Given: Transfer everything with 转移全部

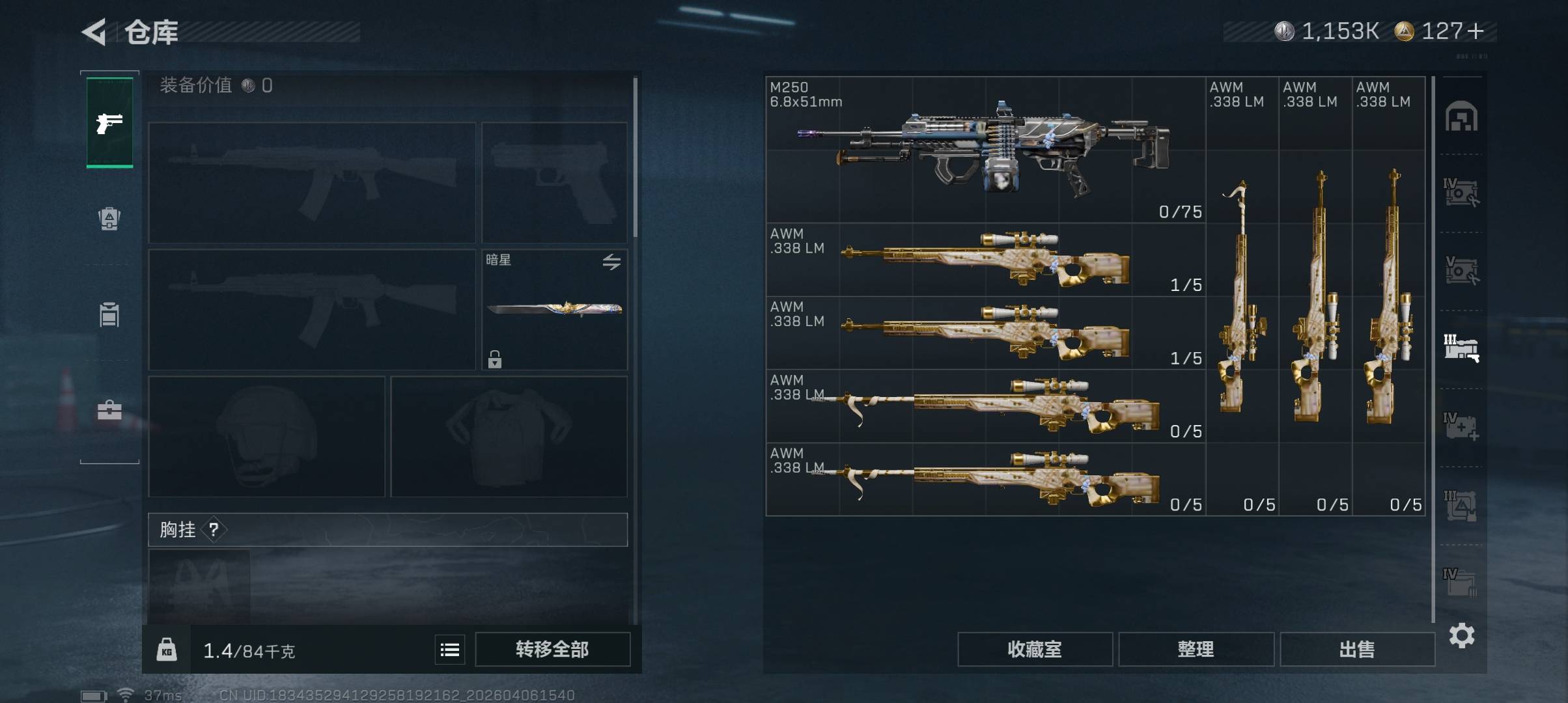Looking at the screenshot, I should (x=552, y=649).
